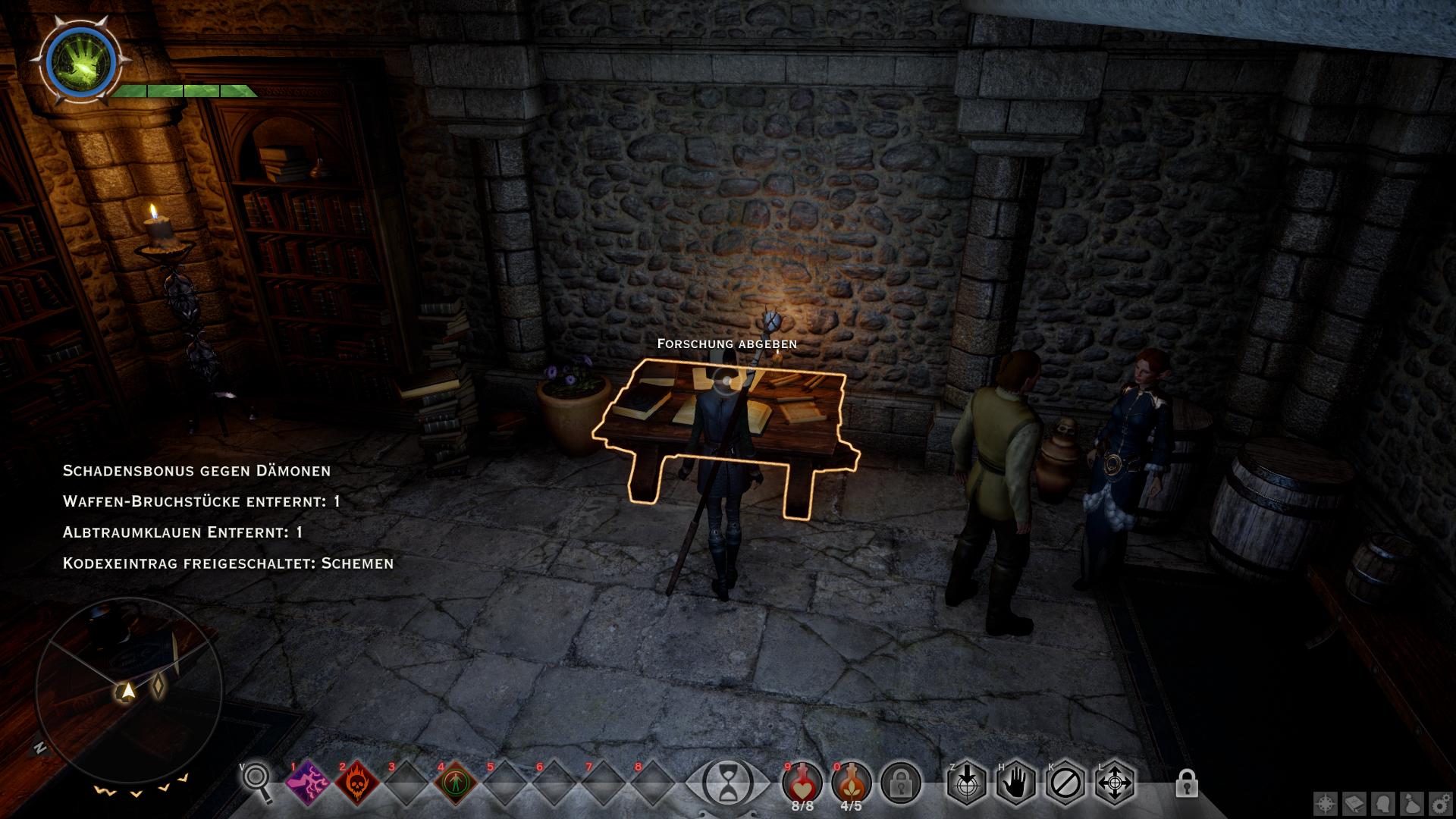Choose the disengage circle-slash command
Viewport: 1456px width, 819px height.
coord(1065,783)
